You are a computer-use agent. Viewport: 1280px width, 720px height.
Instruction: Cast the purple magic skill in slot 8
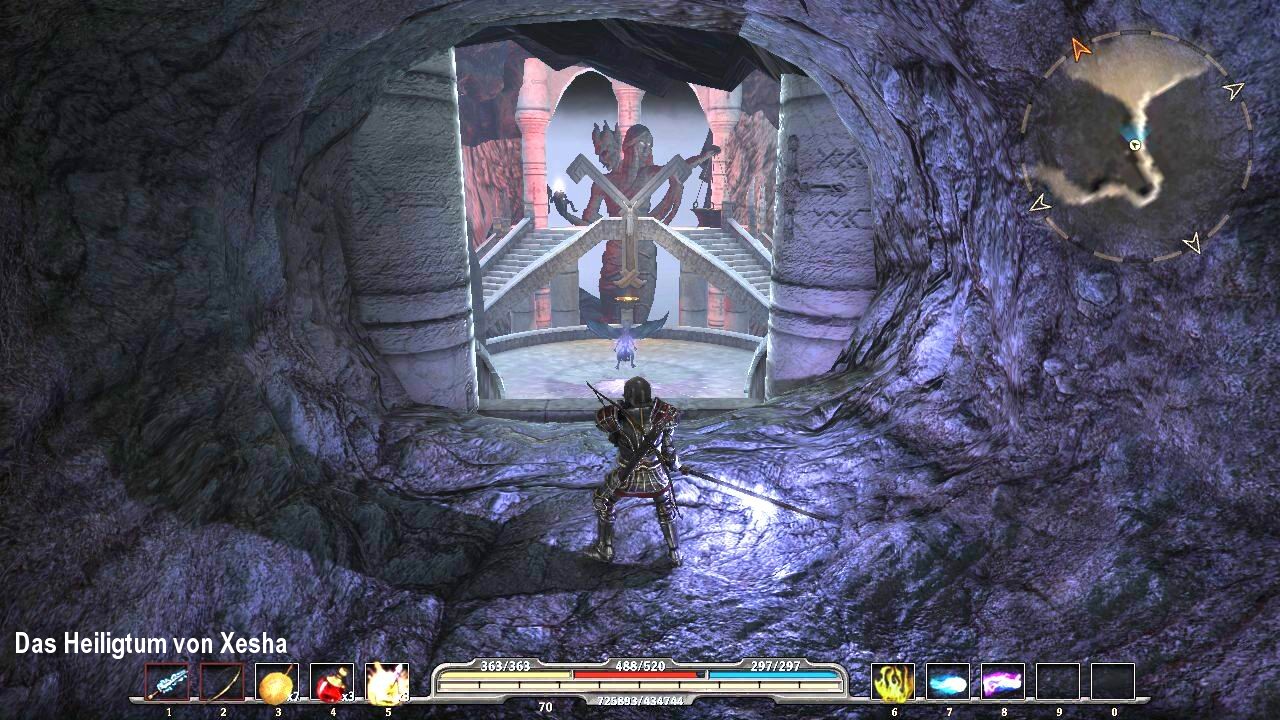1001,683
